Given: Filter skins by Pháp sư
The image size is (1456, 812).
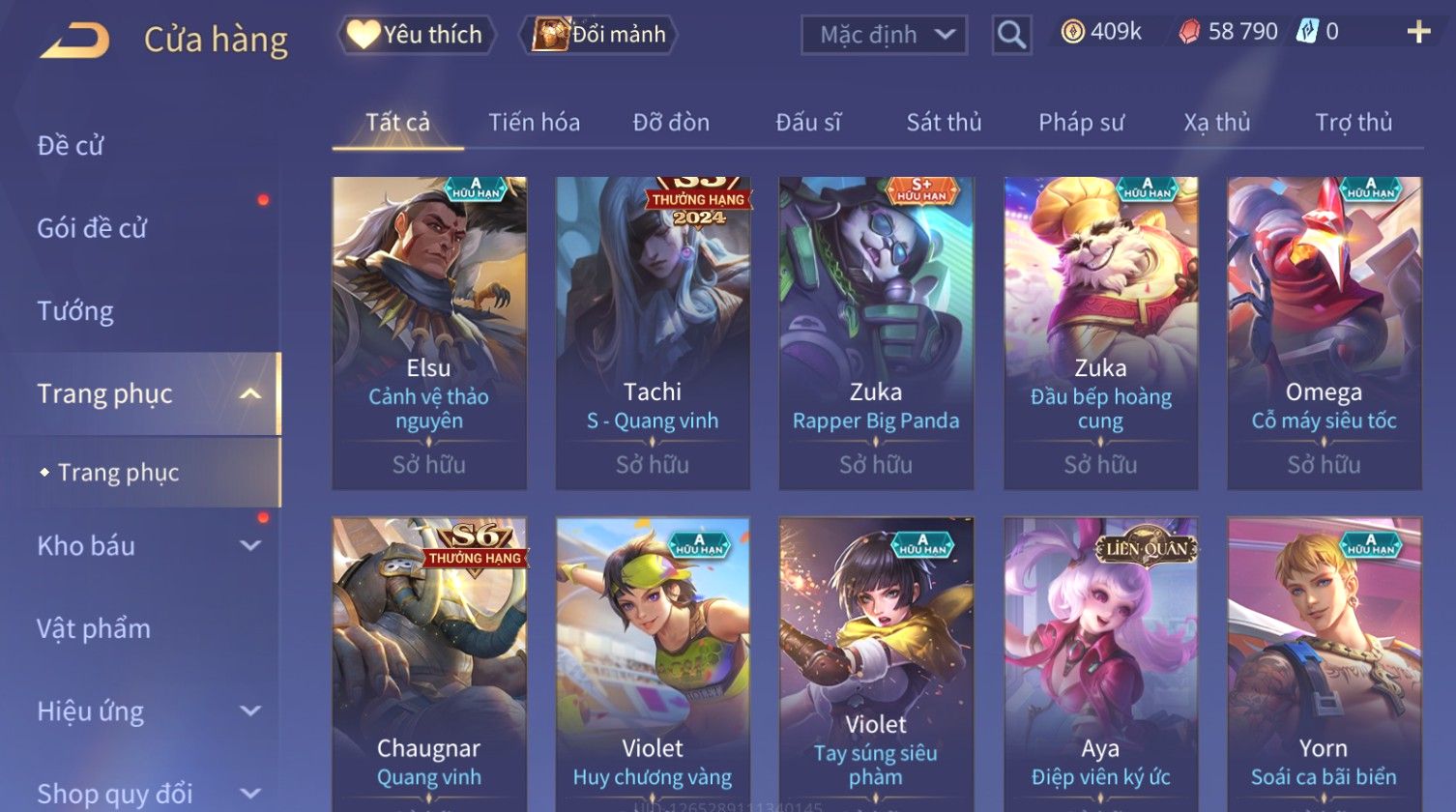Looking at the screenshot, I should 1081,123.
